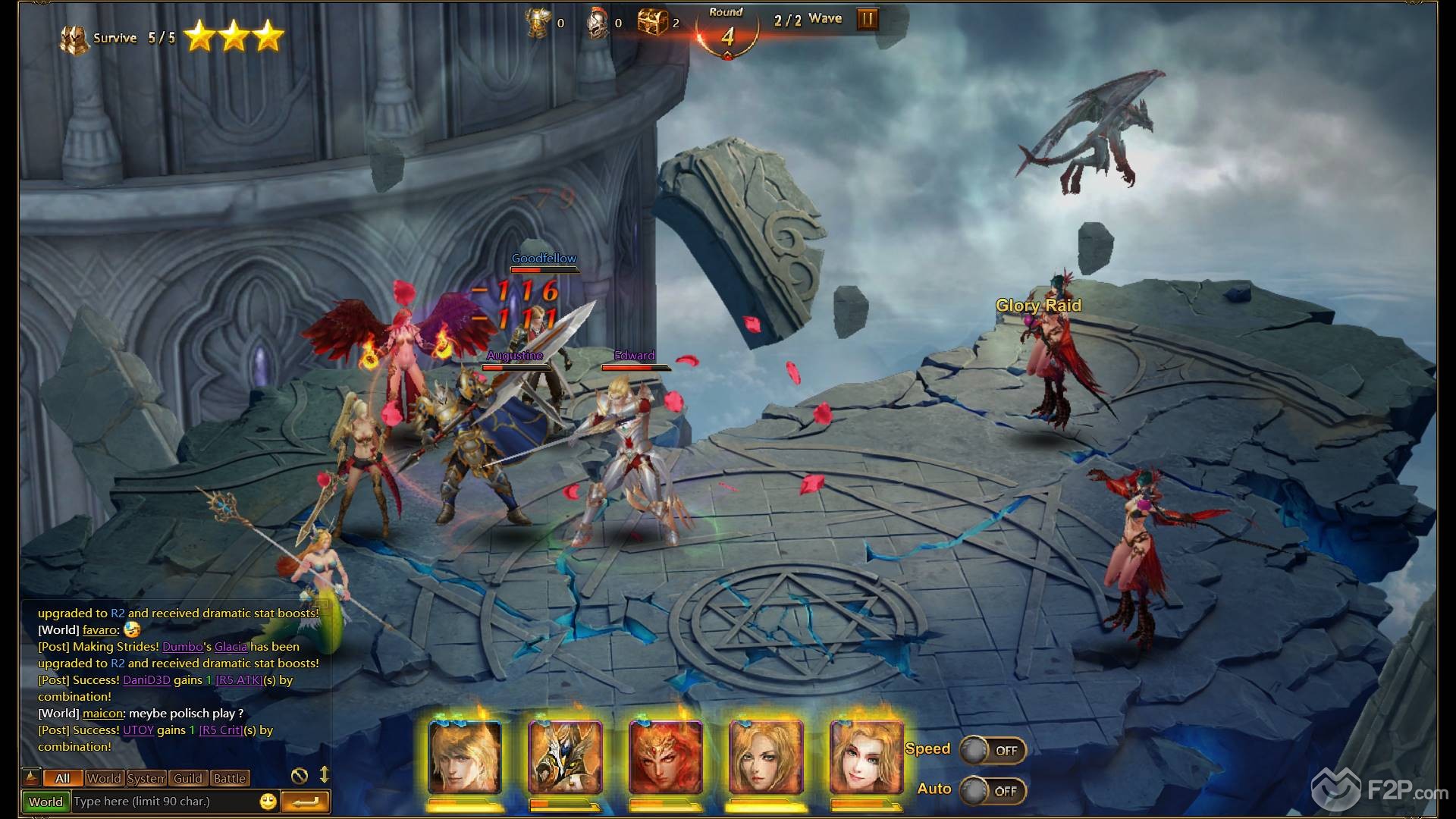Open the World chat tab
Screen dimensions: 1456x819
104,778
